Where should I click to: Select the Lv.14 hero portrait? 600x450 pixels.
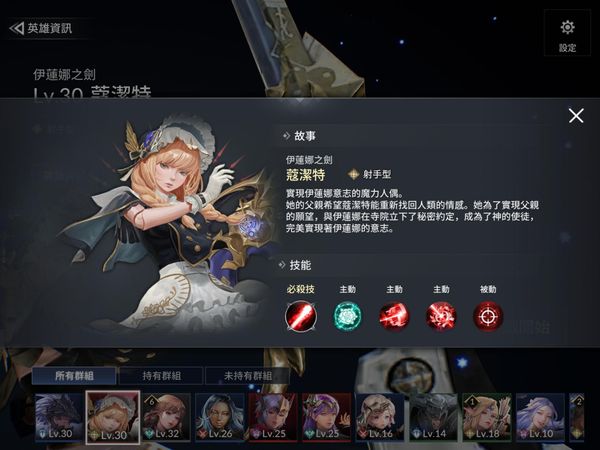click(x=434, y=417)
